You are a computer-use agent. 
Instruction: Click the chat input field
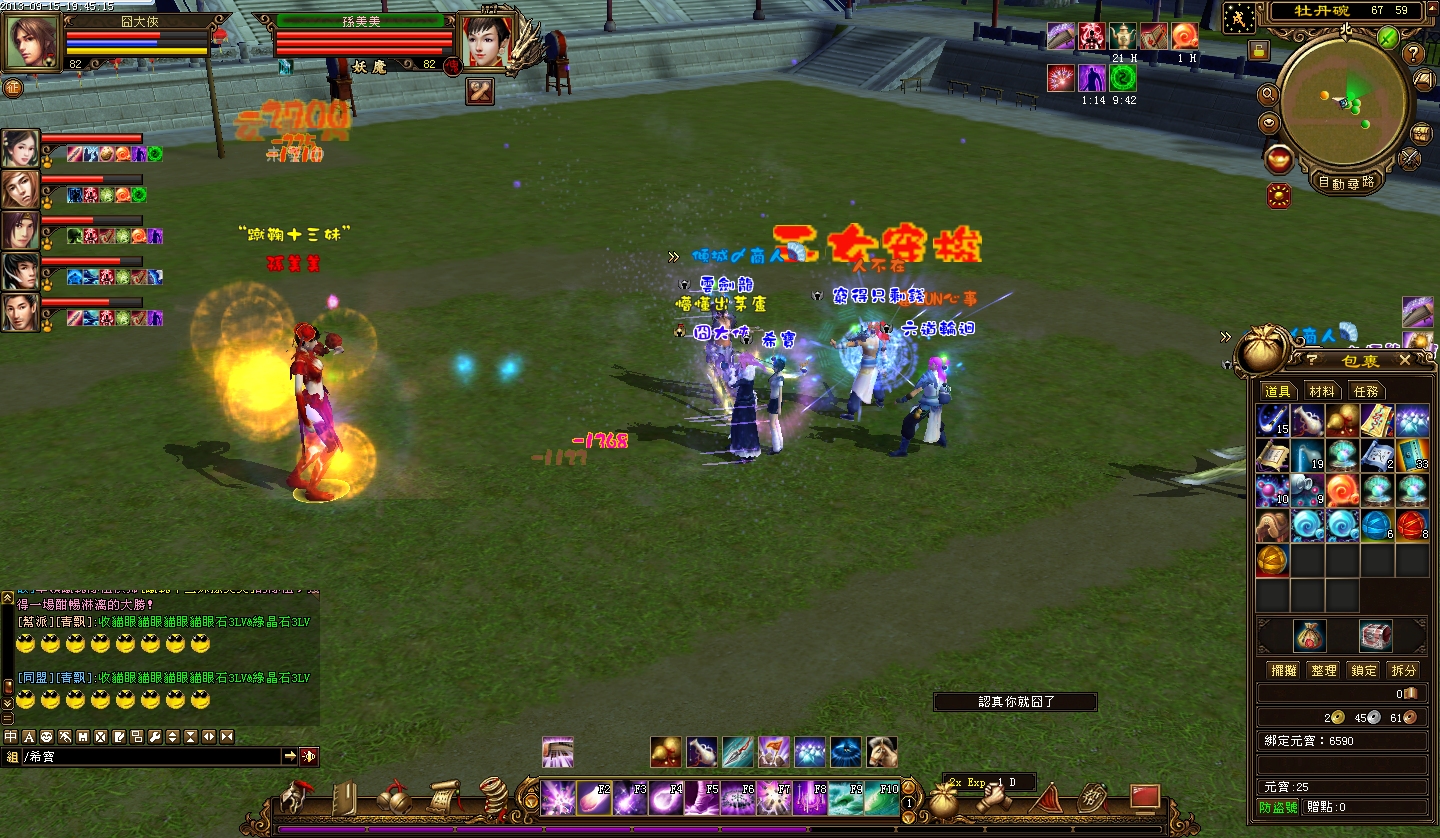pyautogui.click(x=150, y=757)
